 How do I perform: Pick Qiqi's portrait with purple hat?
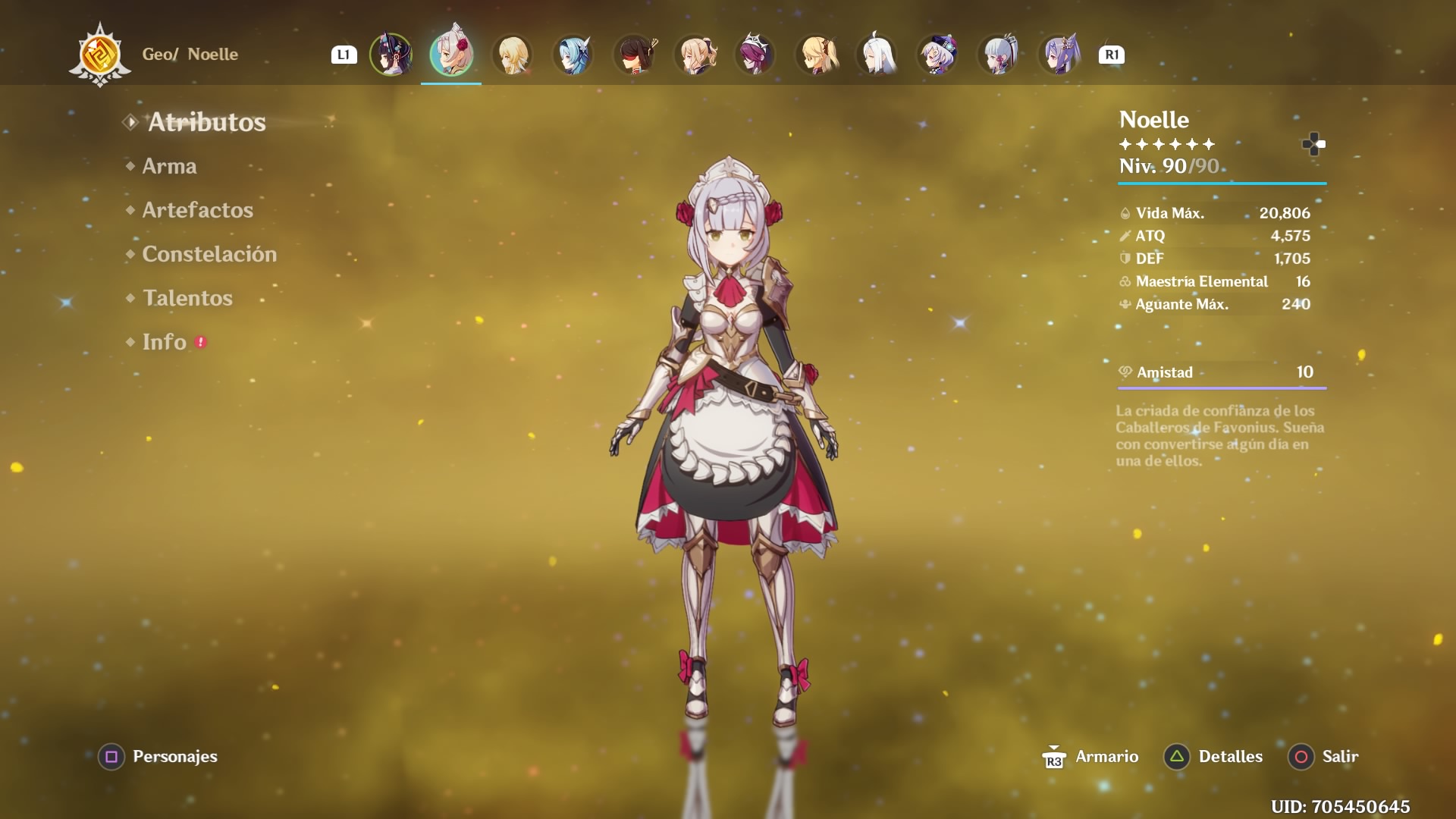pos(937,55)
